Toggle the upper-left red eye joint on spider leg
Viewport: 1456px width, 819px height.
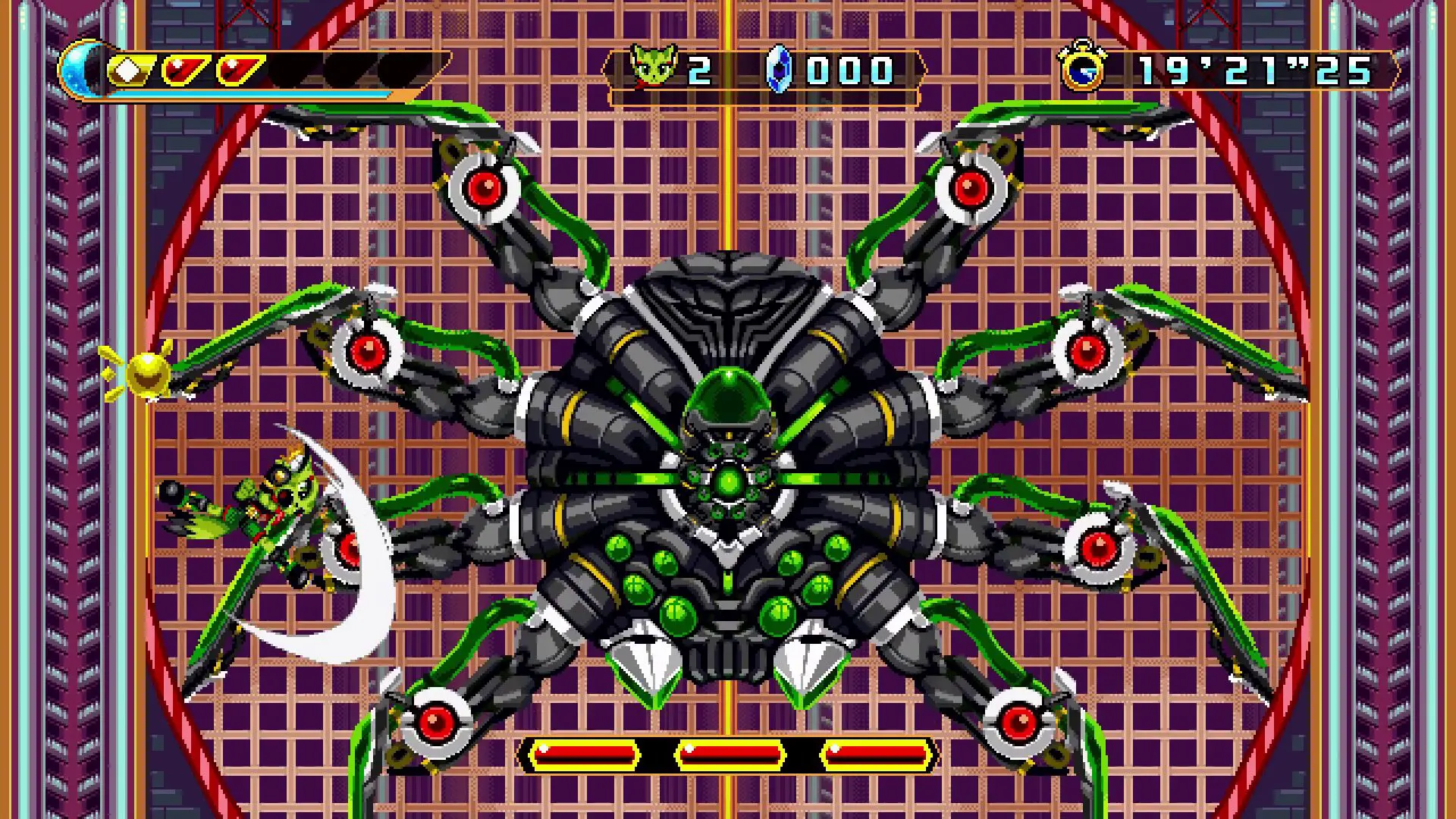point(484,184)
